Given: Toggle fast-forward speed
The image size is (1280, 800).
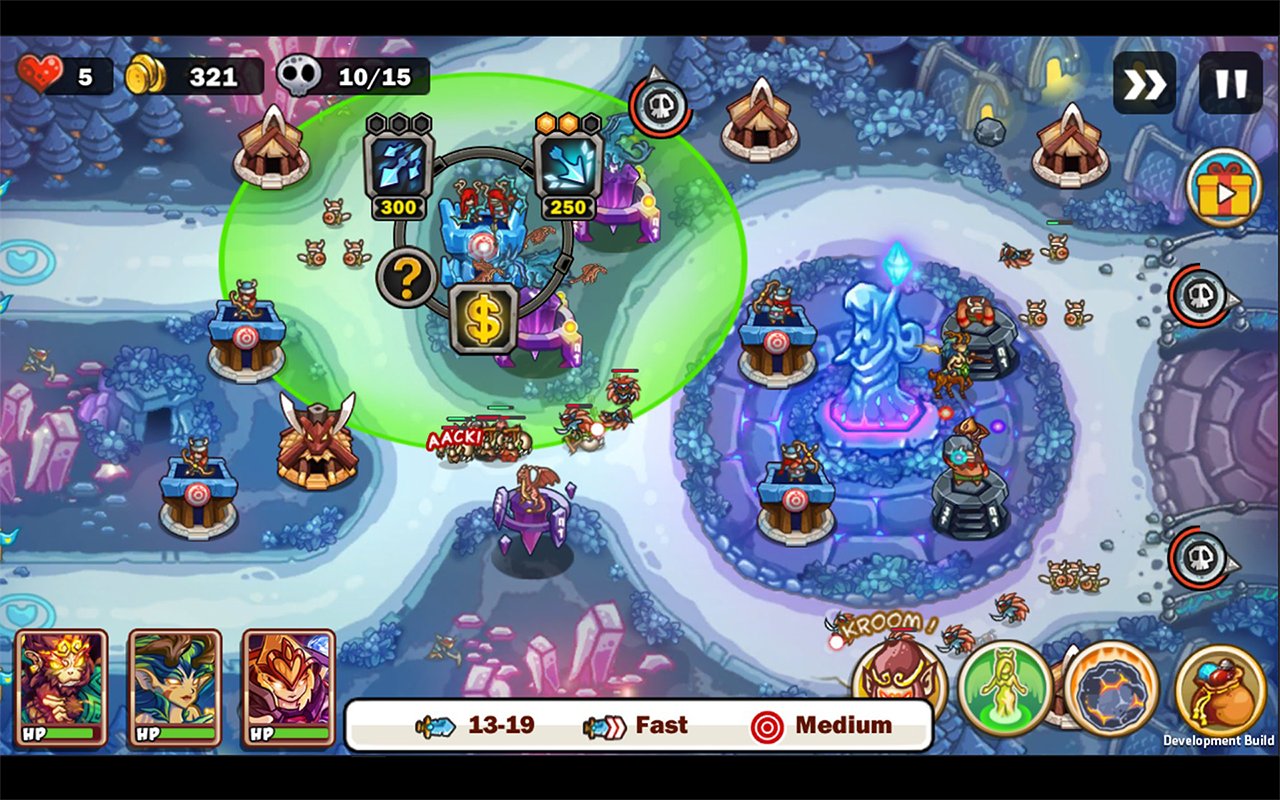Looking at the screenshot, I should click(1144, 83).
